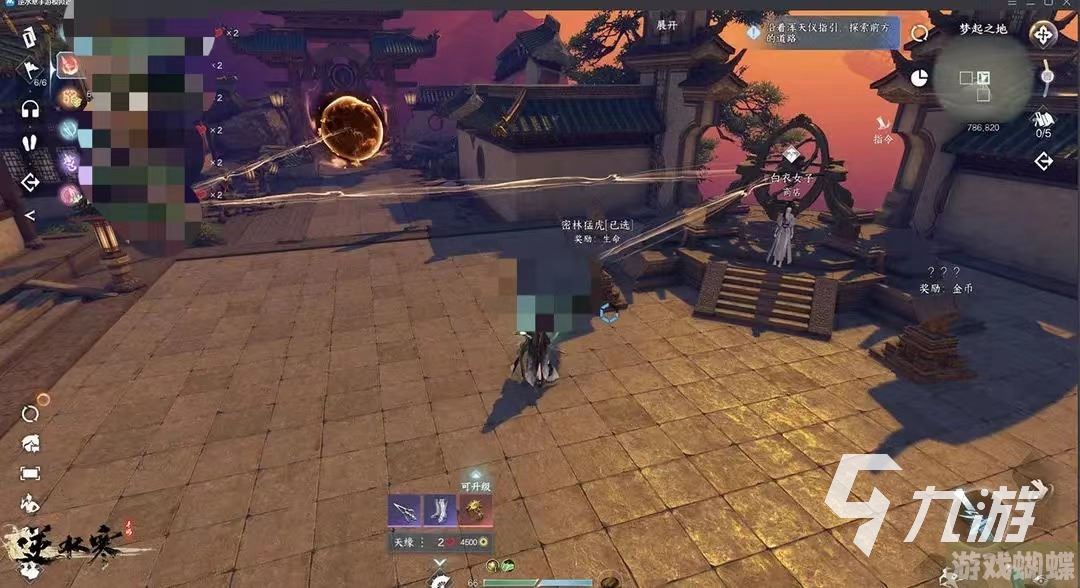This screenshot has height=588, width=1080.
Task: Close the game window
Action: pos(1068,5)
